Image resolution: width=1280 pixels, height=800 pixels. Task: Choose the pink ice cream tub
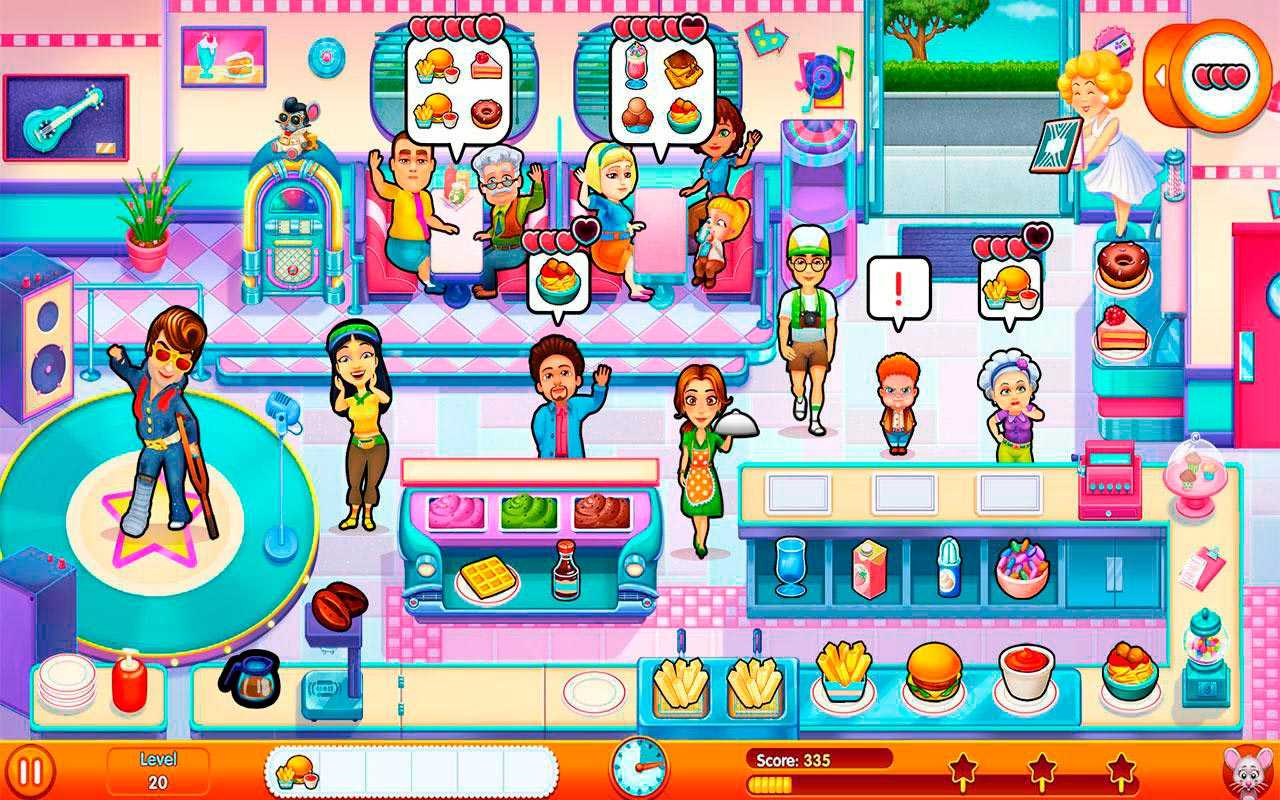point(456,511)
